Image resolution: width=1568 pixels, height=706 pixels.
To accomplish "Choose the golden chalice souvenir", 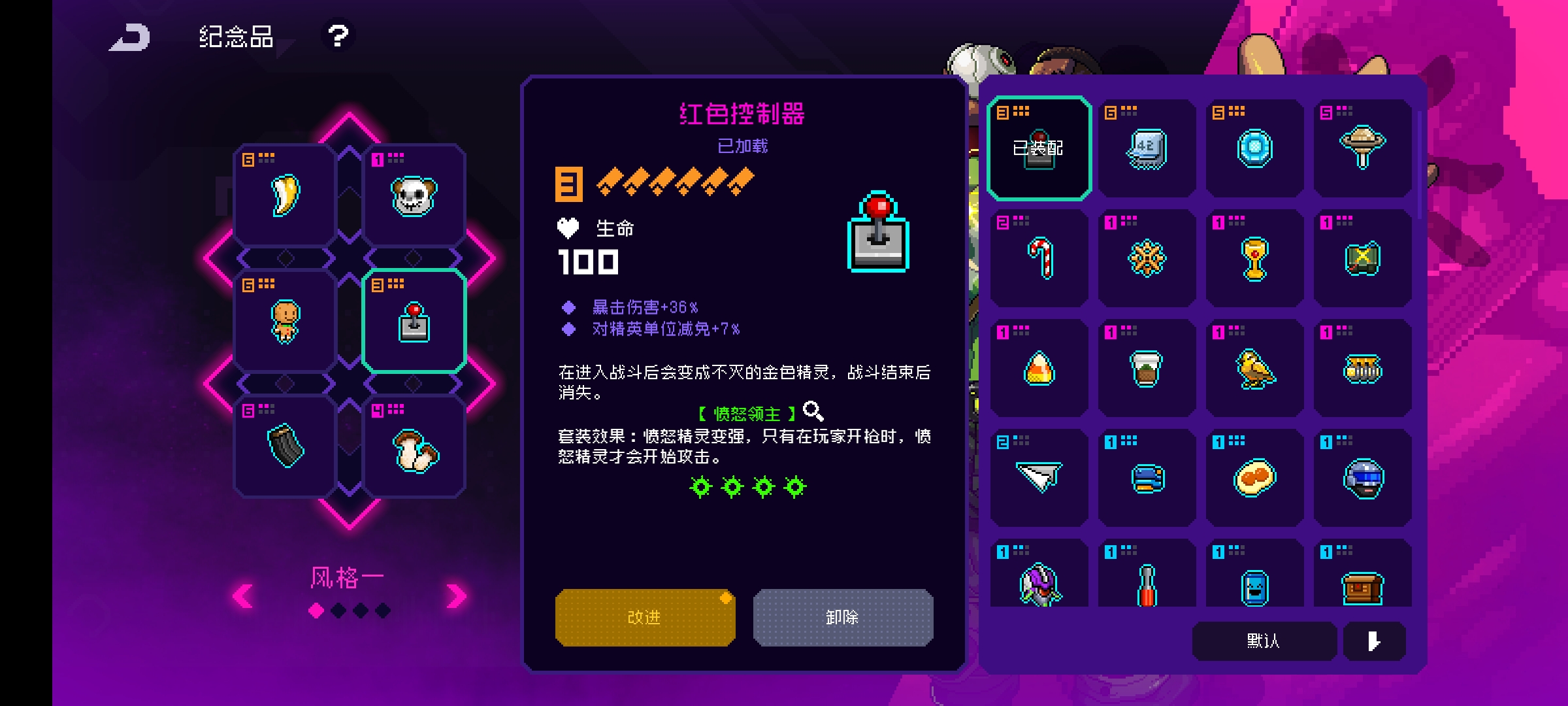I will (1254, 258).
